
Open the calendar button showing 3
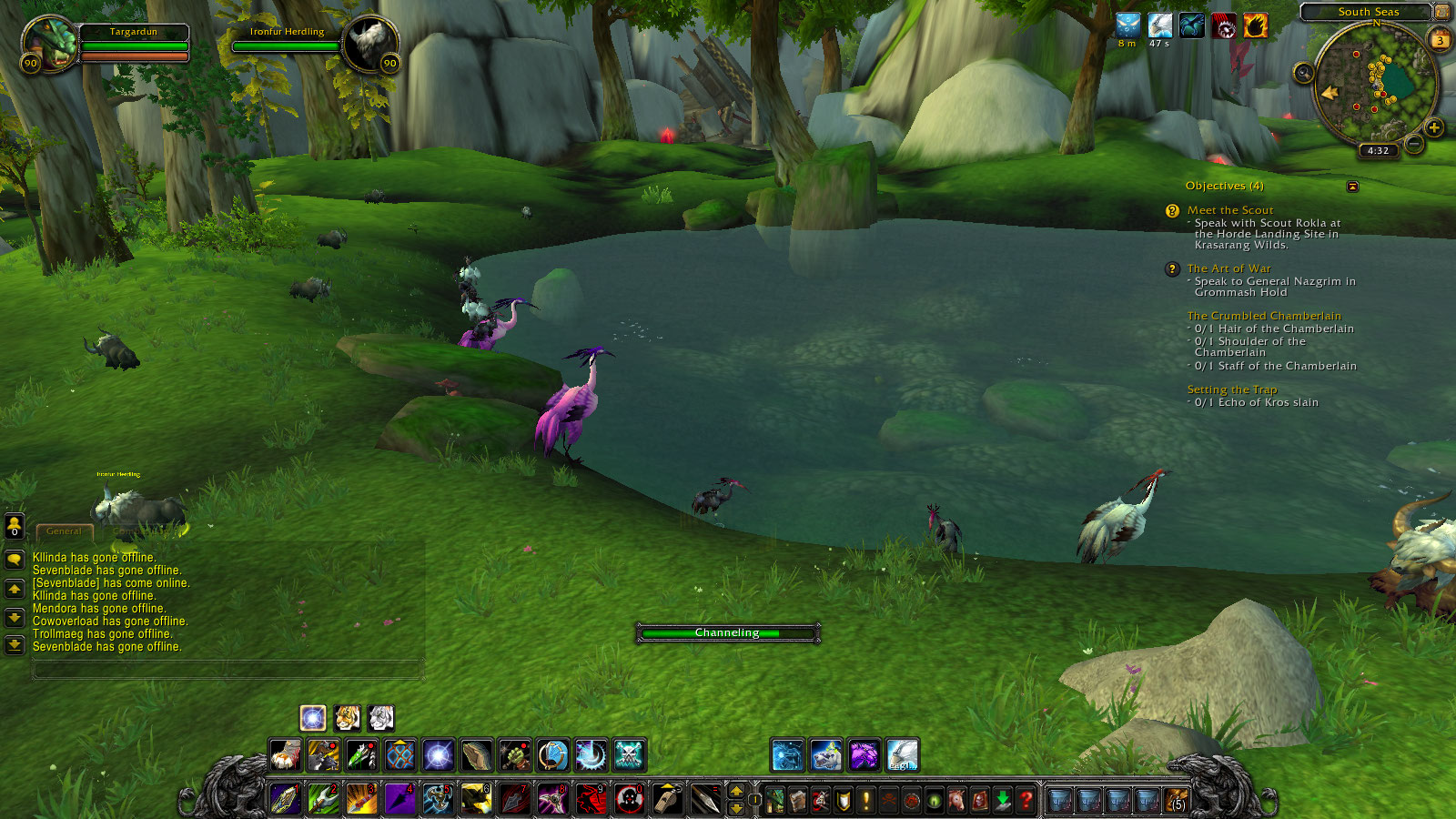pos(1440,40)
